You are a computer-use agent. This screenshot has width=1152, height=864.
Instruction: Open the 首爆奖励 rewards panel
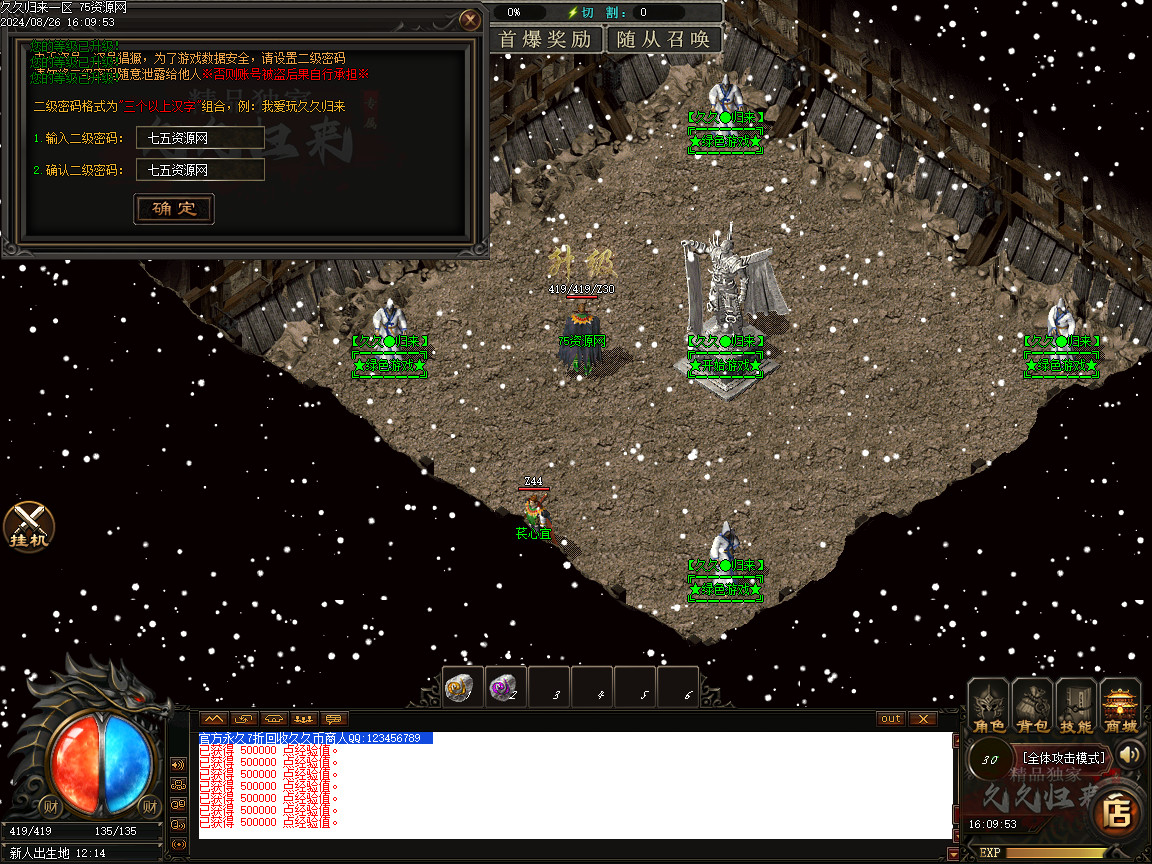point(545,40)
